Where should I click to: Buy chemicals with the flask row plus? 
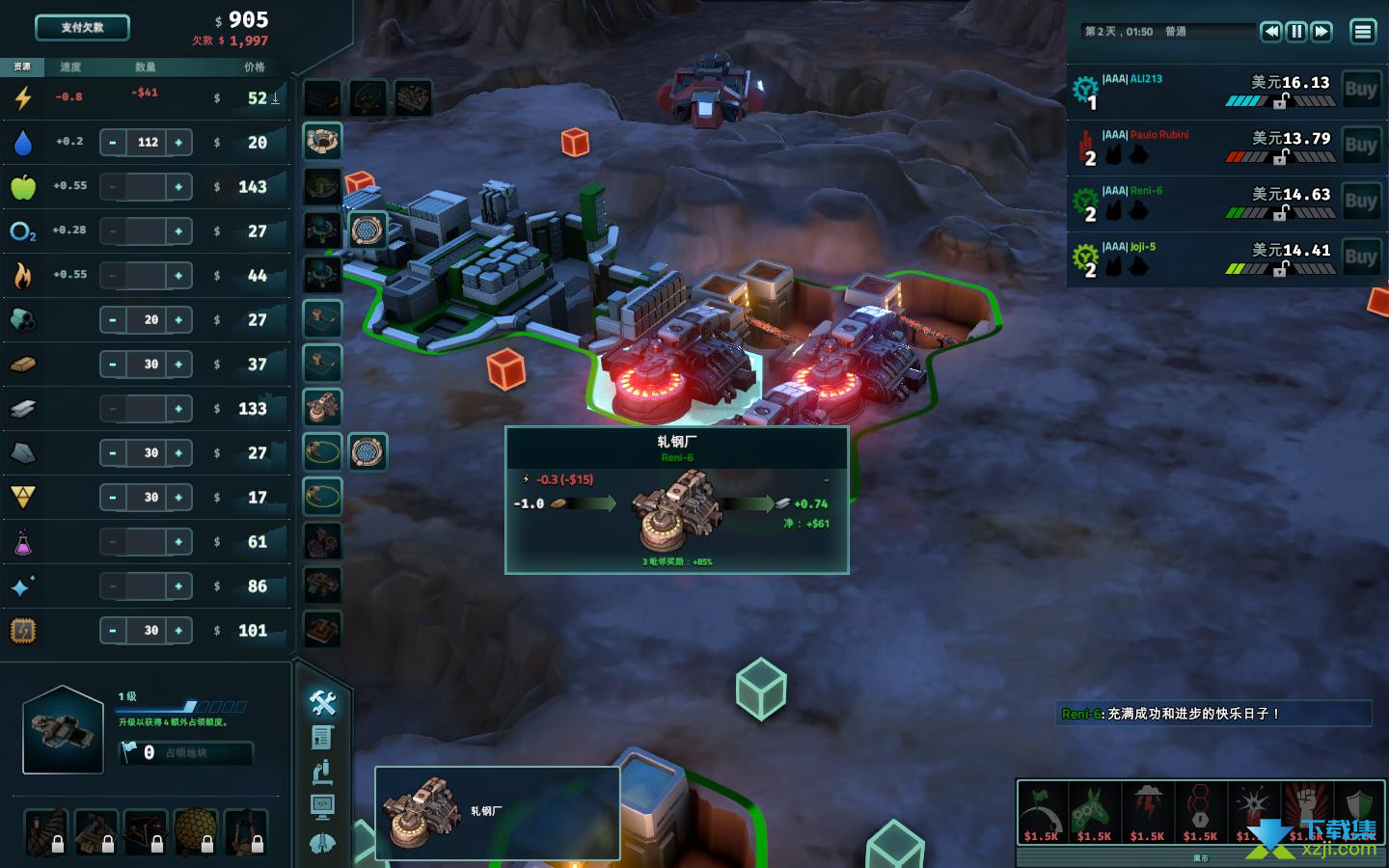(178, 542)
